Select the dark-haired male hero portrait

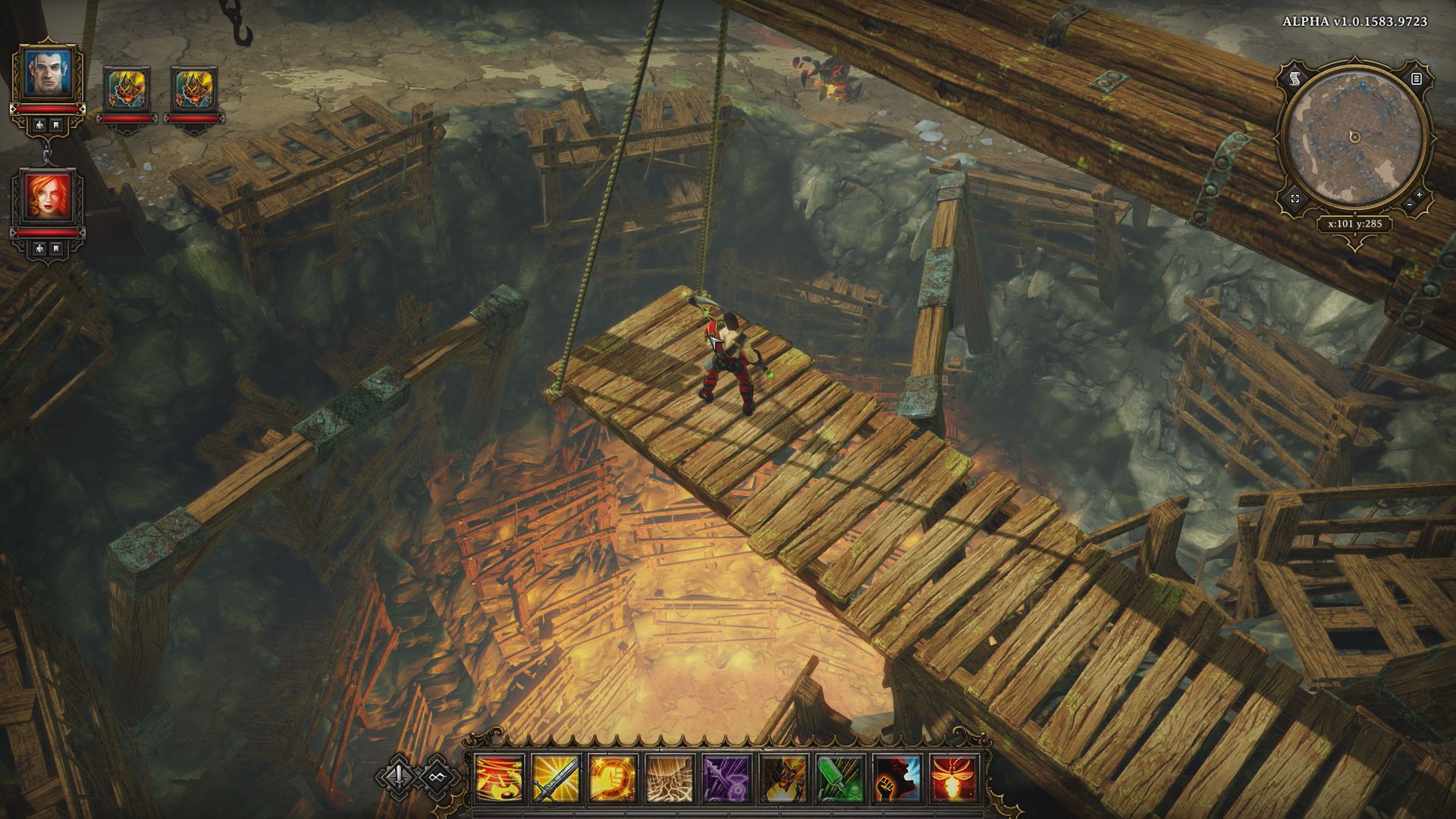click(47, 73)
